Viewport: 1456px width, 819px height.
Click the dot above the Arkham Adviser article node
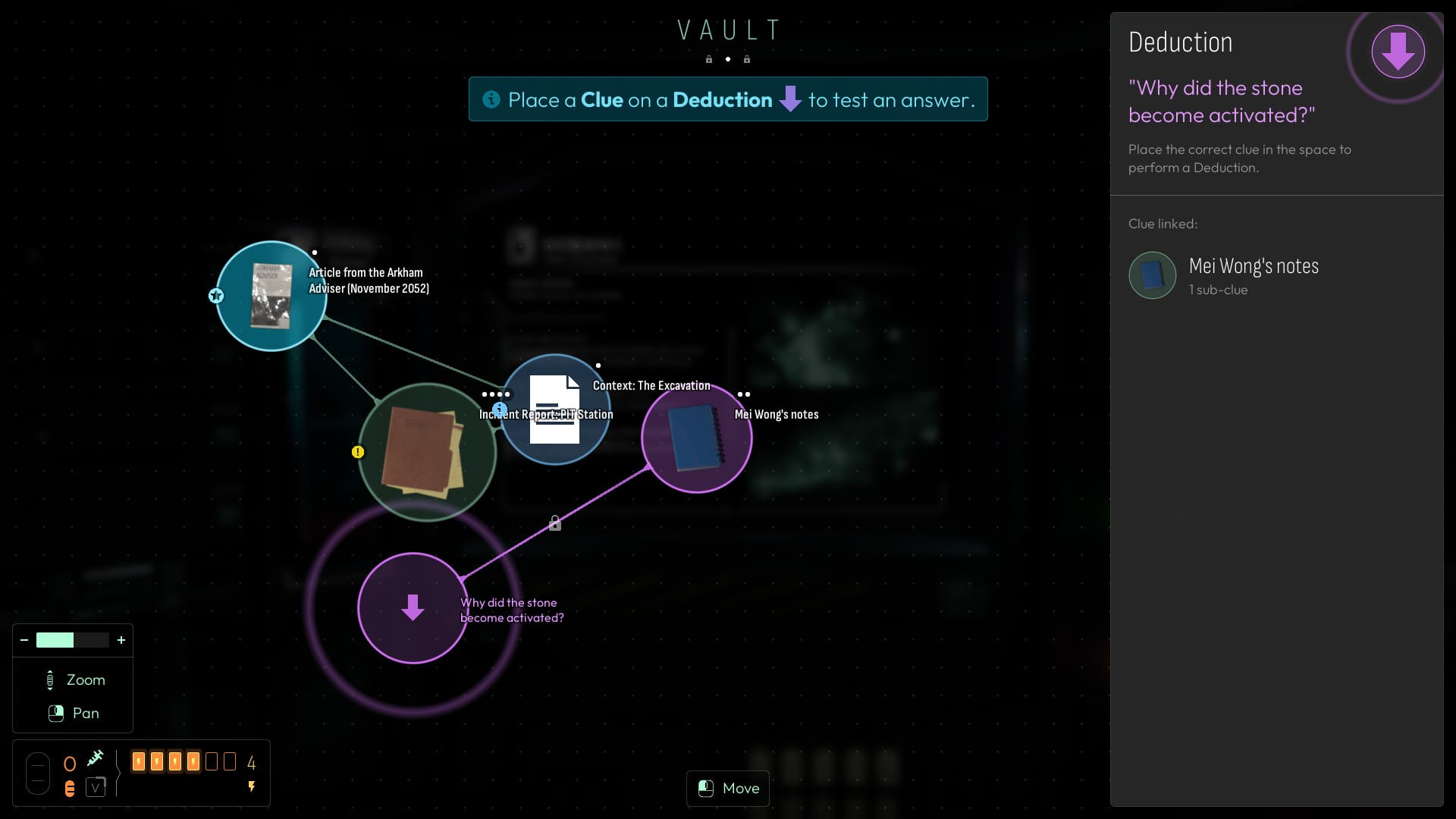coord(315,253)
